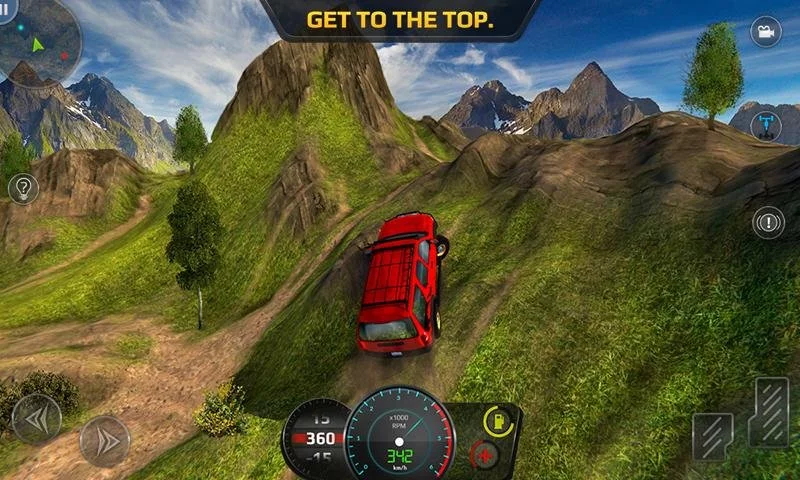Viewport: 800px width, 480px height.
Task: Steer left with the left arrow button
Action: pyautogui.click(x=36, y=417)
